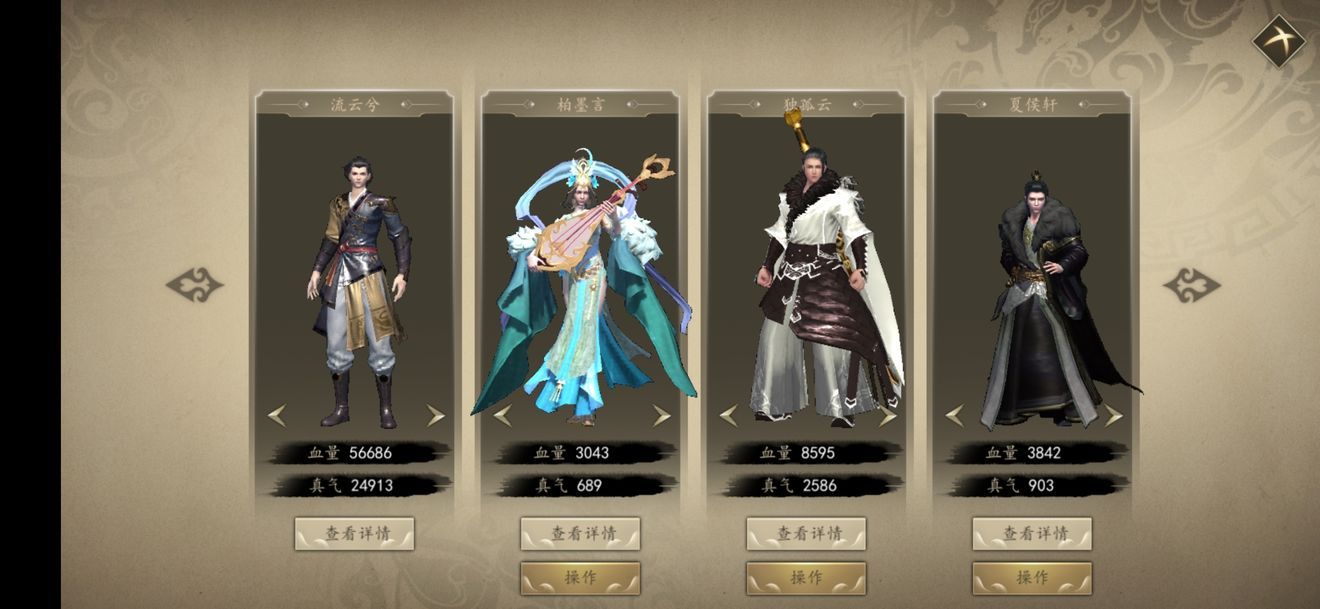1320x609 pixels.
Task: Go to the next page of characters
Action: [1192, 285]
